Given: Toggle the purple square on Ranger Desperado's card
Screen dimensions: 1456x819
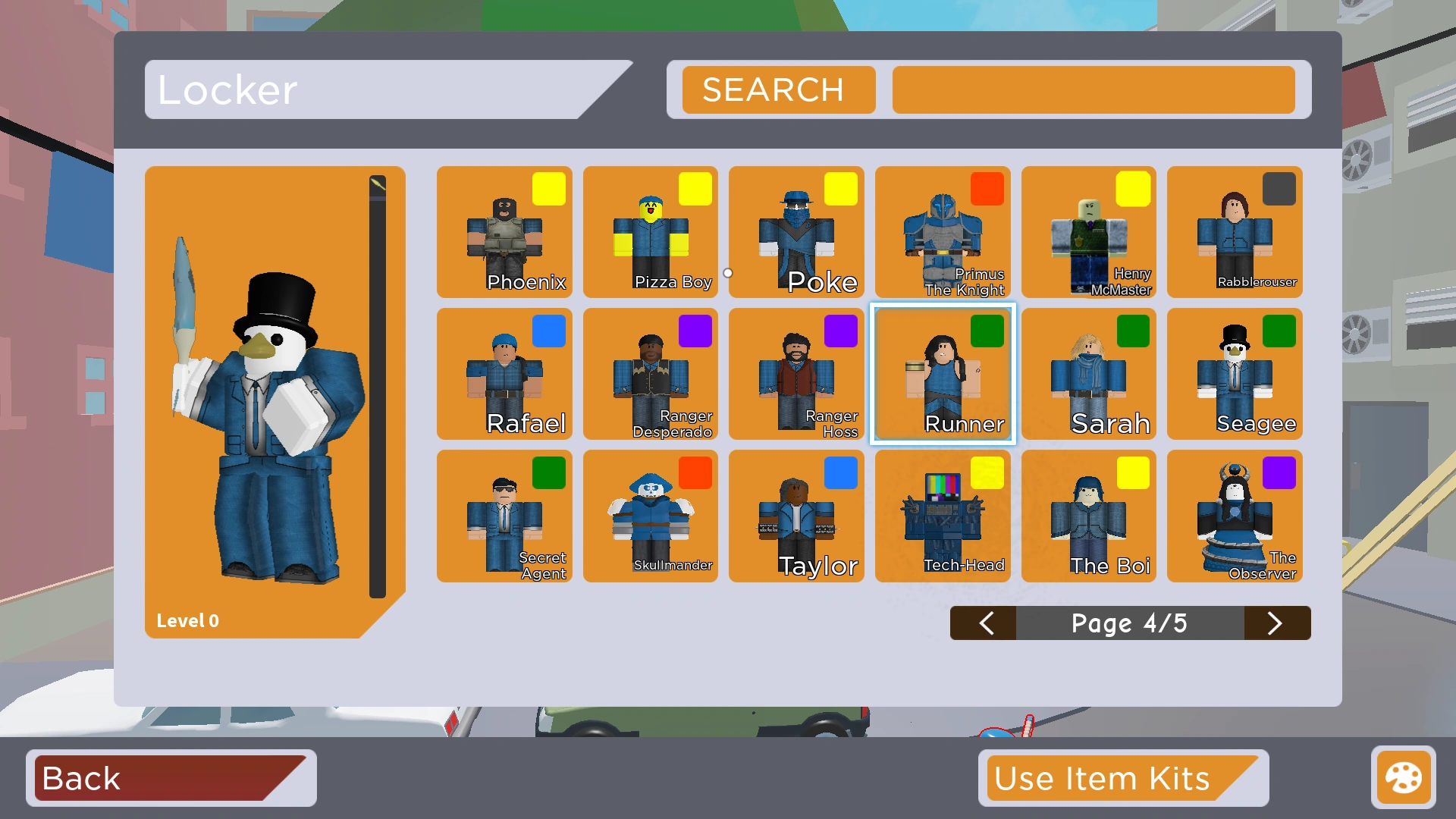Looking at the screenshot, I should click(x=695, y=331).
